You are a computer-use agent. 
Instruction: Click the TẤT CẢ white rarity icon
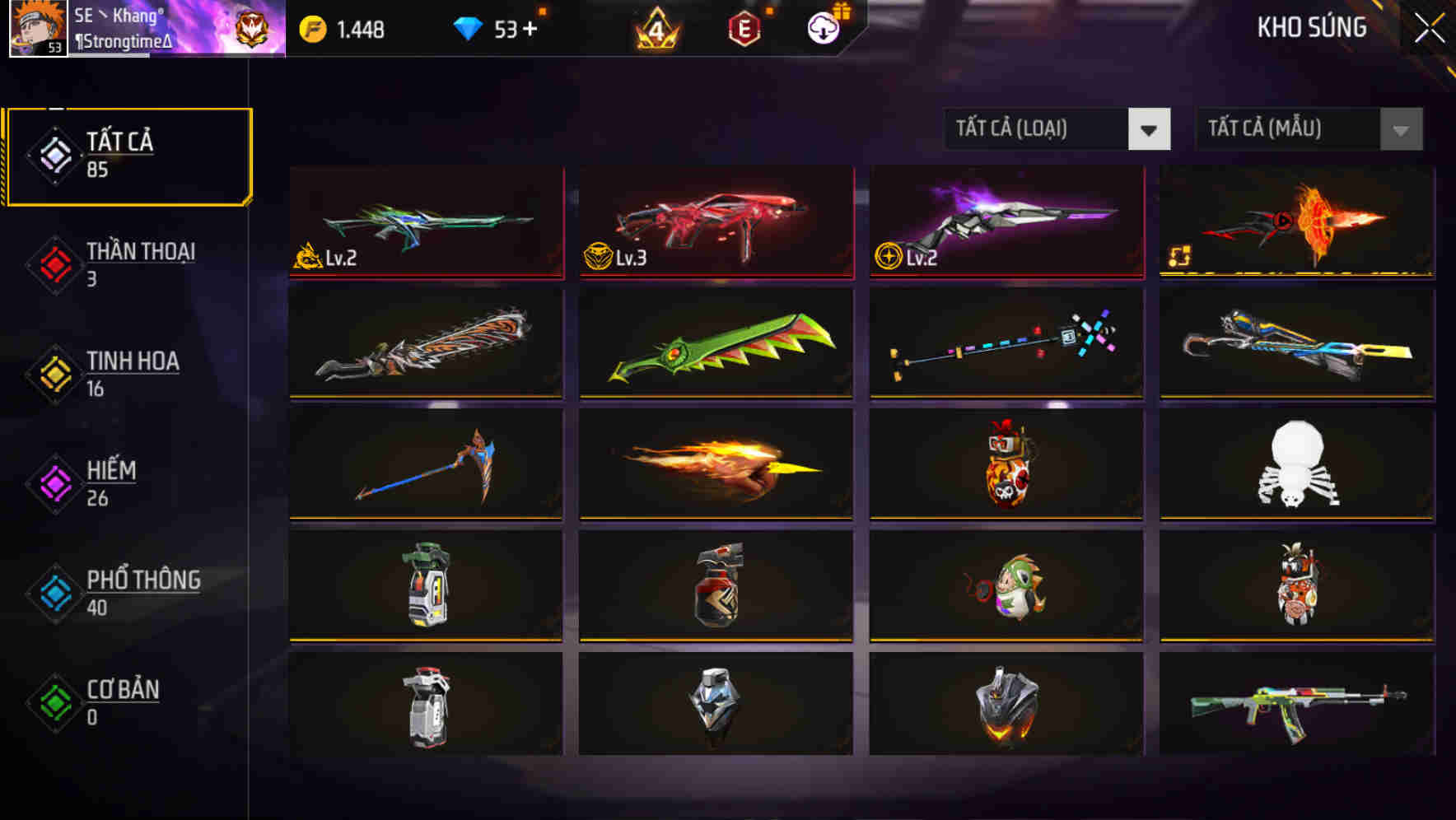pos(54,156)
